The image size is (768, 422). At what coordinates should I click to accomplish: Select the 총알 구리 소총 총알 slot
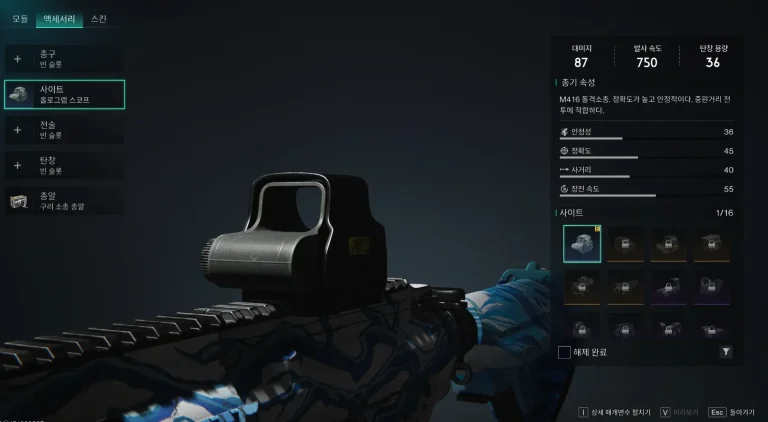(64, 200)
